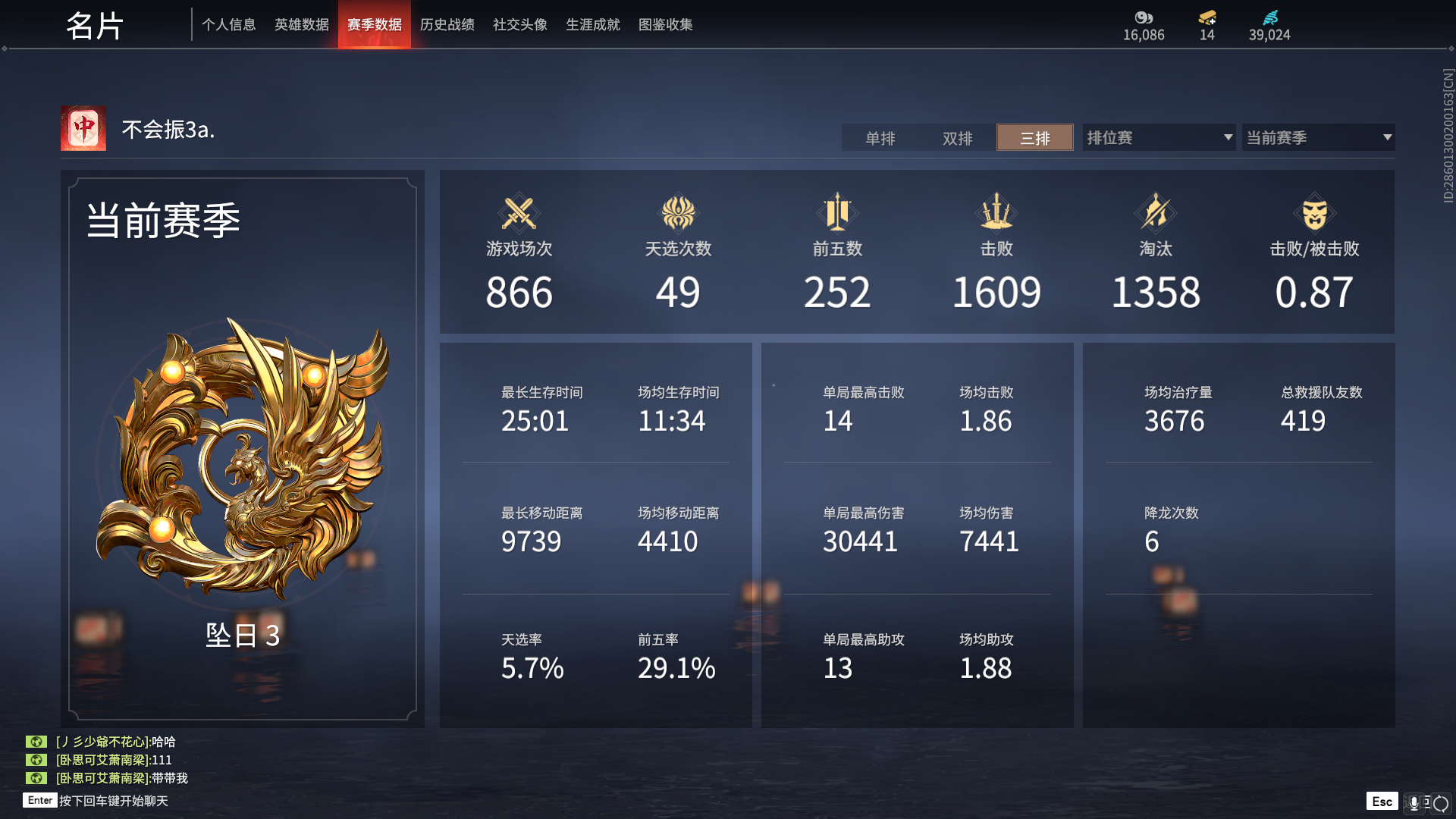The width and height of the screenshot is (1456, 819).
Task: Open the 当前赛季 dropdown
Action: click(1318, 137)
